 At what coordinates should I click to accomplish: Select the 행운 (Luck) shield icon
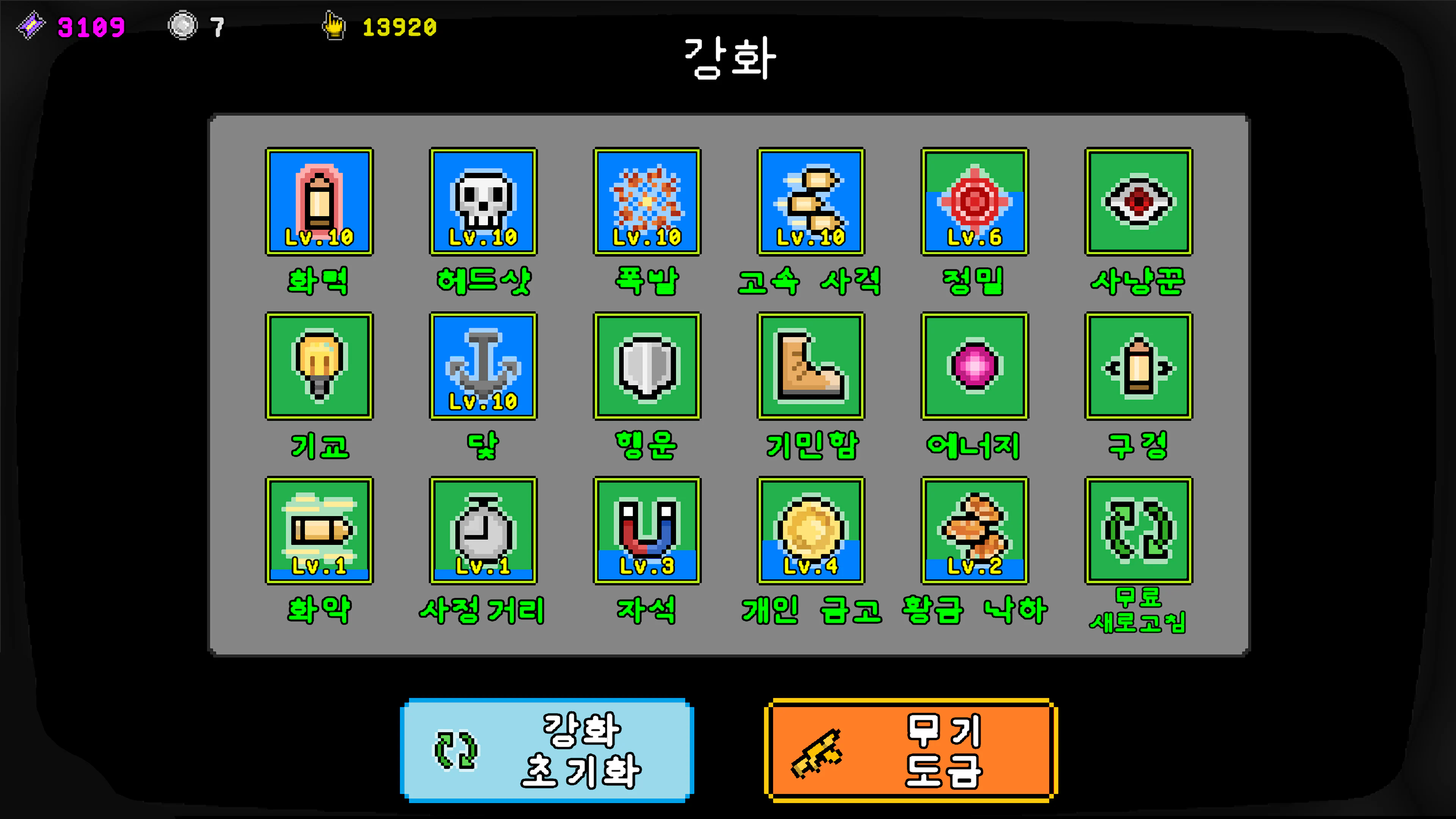click(x=646, y=367)
